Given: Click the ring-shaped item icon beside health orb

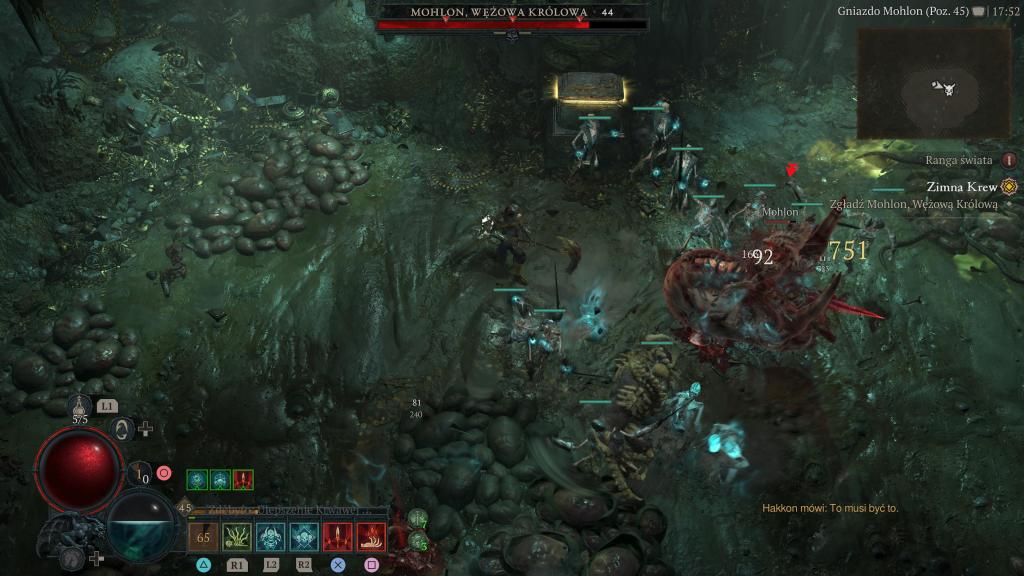Looking at the screenshot, I should 123,429.
